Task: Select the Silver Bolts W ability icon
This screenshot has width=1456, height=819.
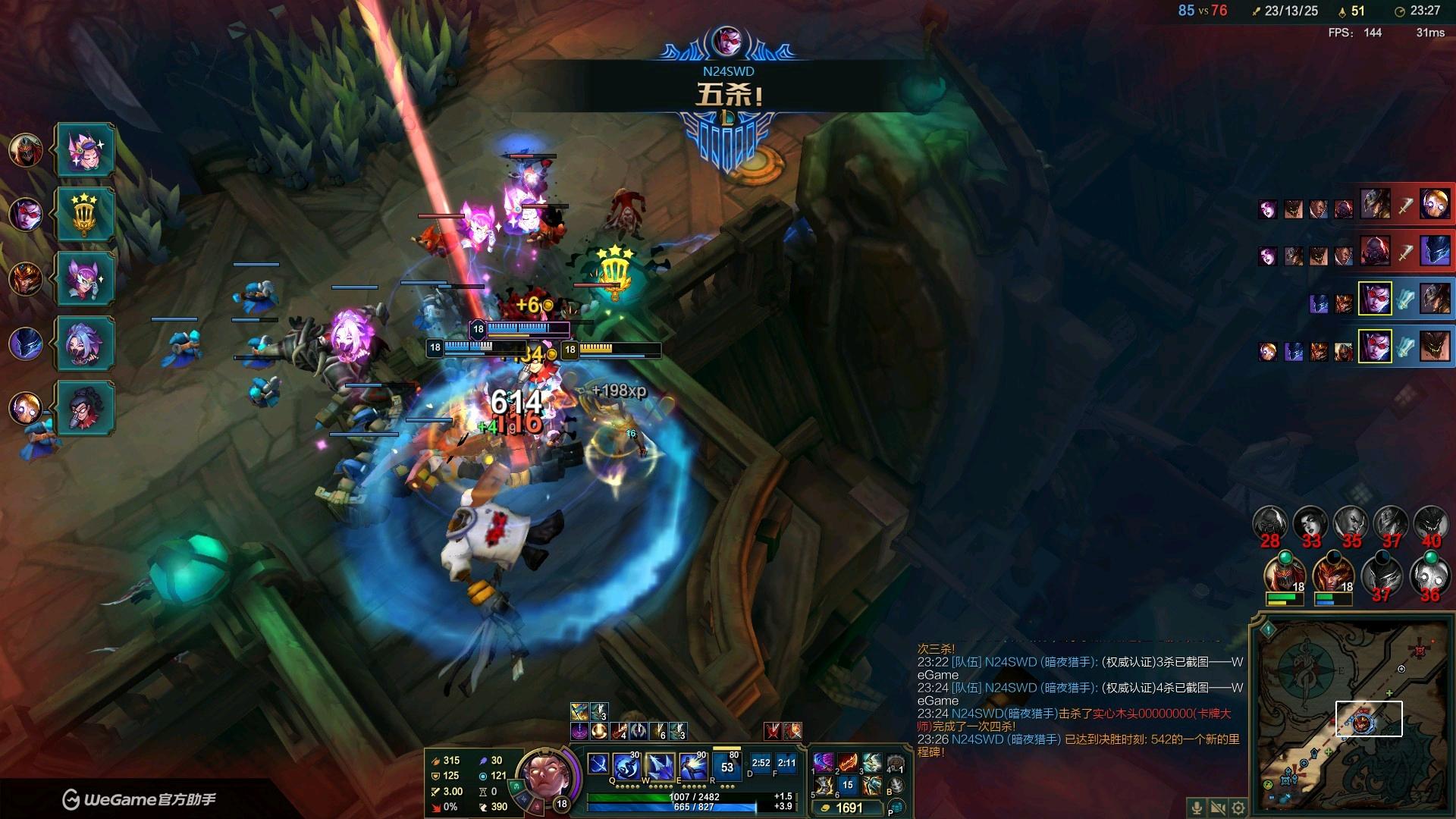Action: click(x=660, y=766)
